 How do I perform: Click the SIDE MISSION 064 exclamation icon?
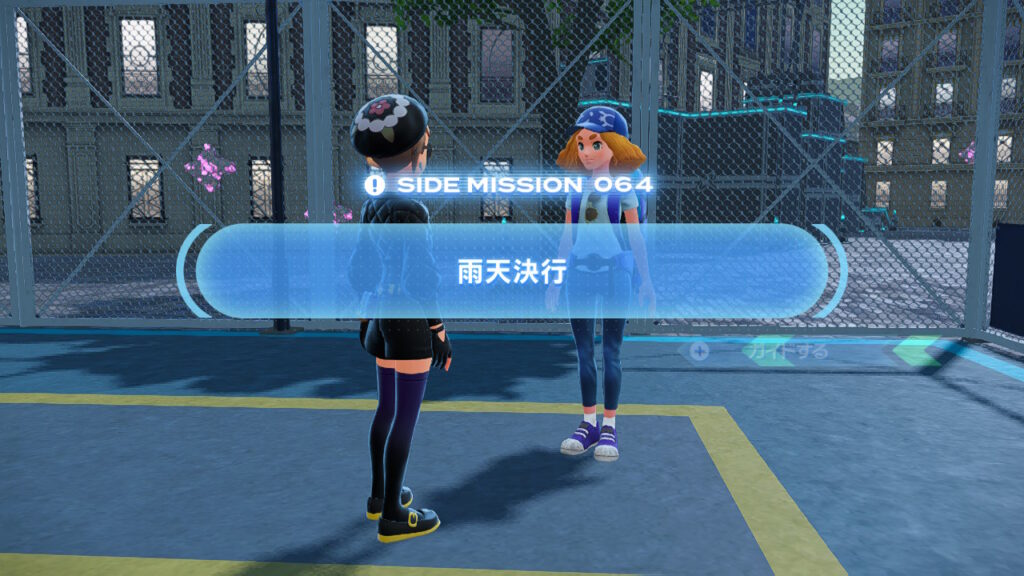(x=375, y=185)
